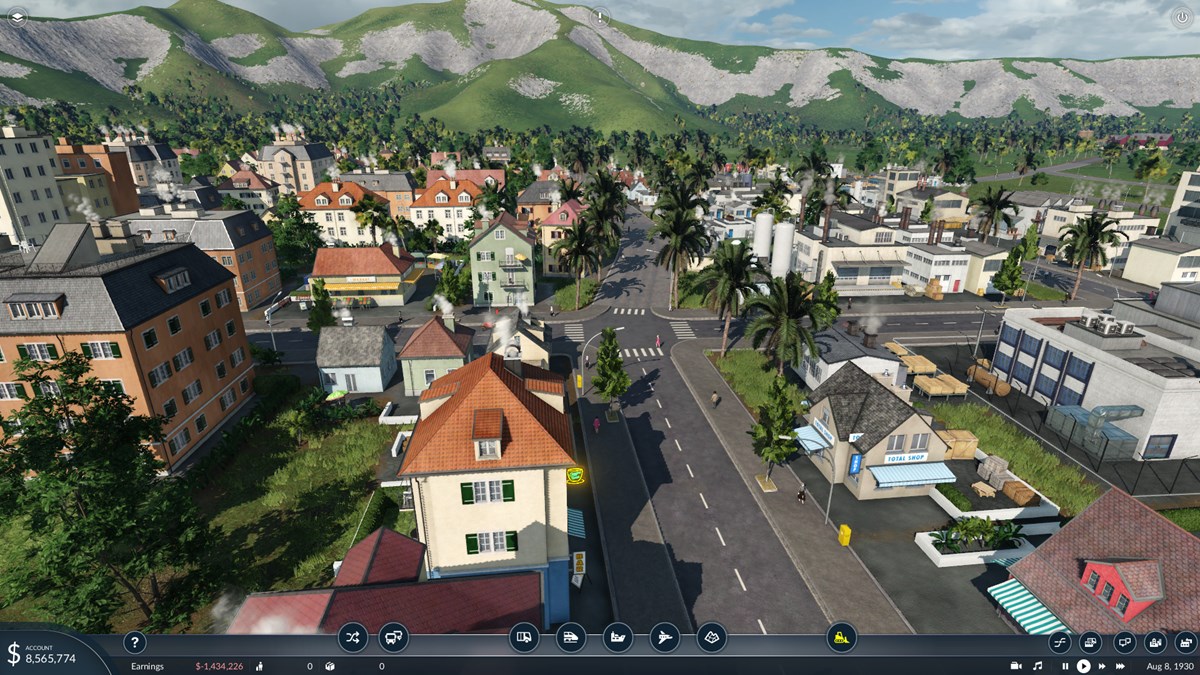Open the ship and harbor construction menu
The height and width of the screenshot is (675, 1200).
(x=617, y=637)
